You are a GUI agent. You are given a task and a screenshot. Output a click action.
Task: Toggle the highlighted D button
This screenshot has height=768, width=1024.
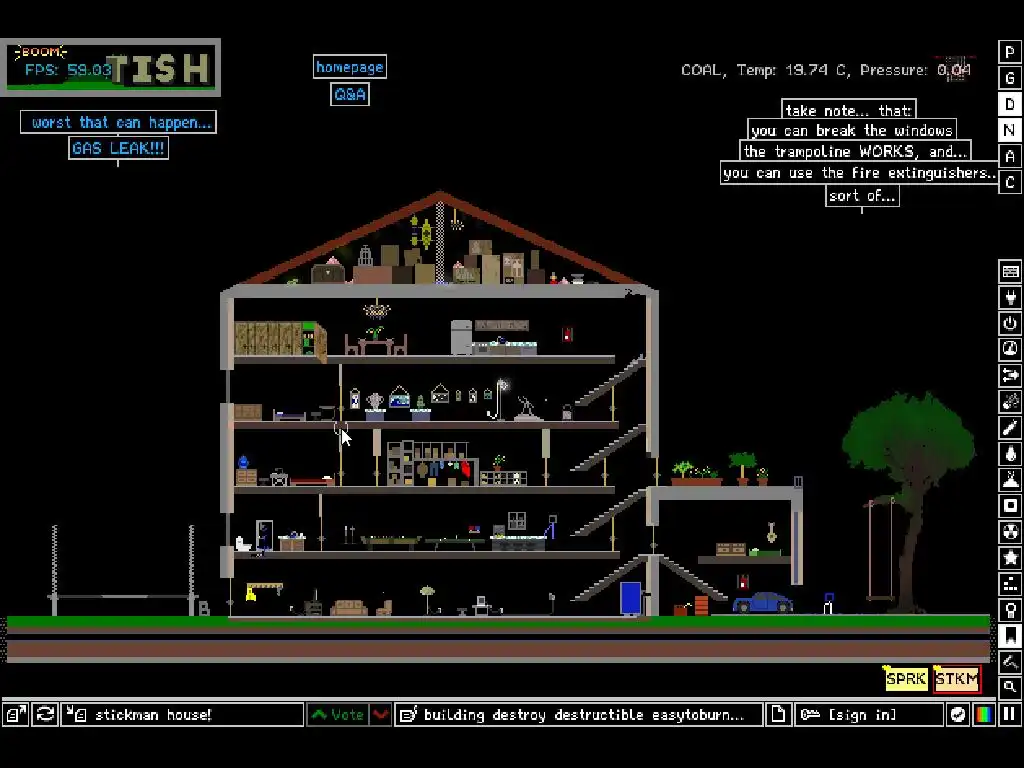(1010, 104)
